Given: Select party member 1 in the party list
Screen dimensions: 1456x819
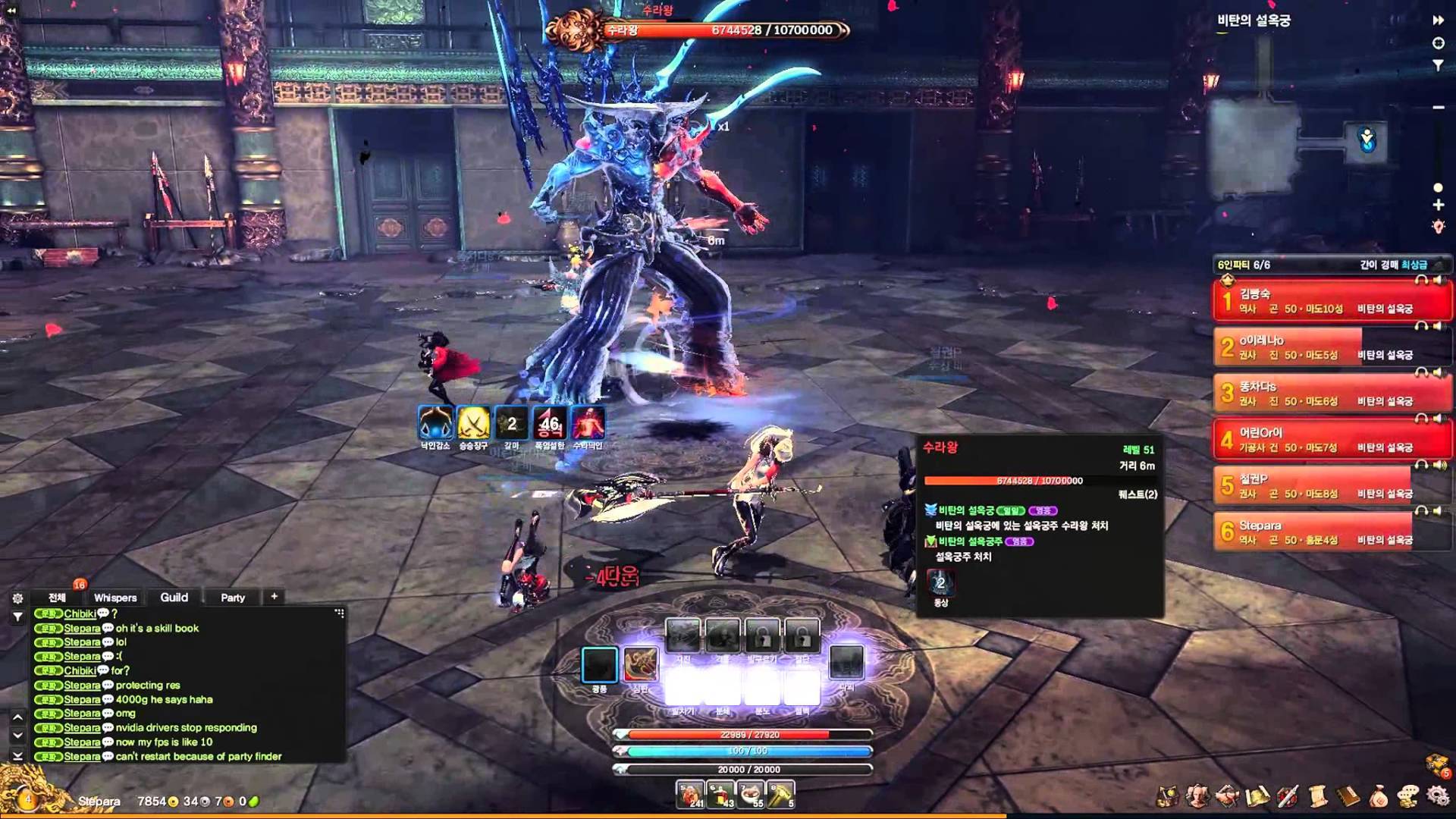Looking at the screenshot, I should [x=1331, y=300].
